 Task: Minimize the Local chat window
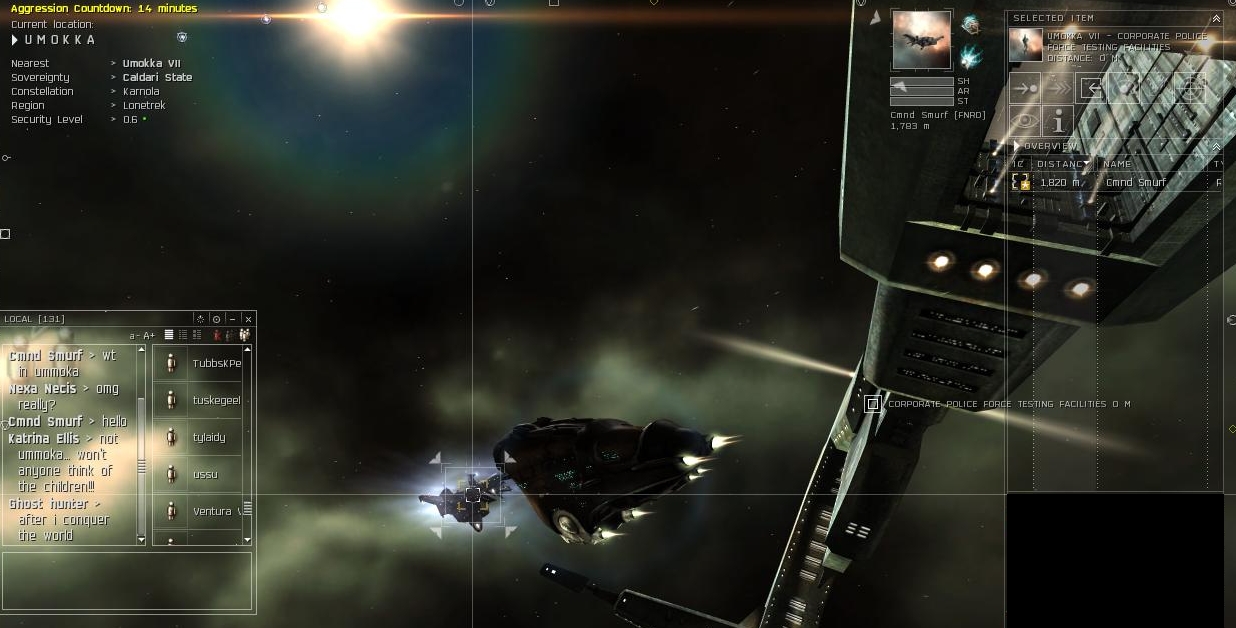click(x=232, y=319)
